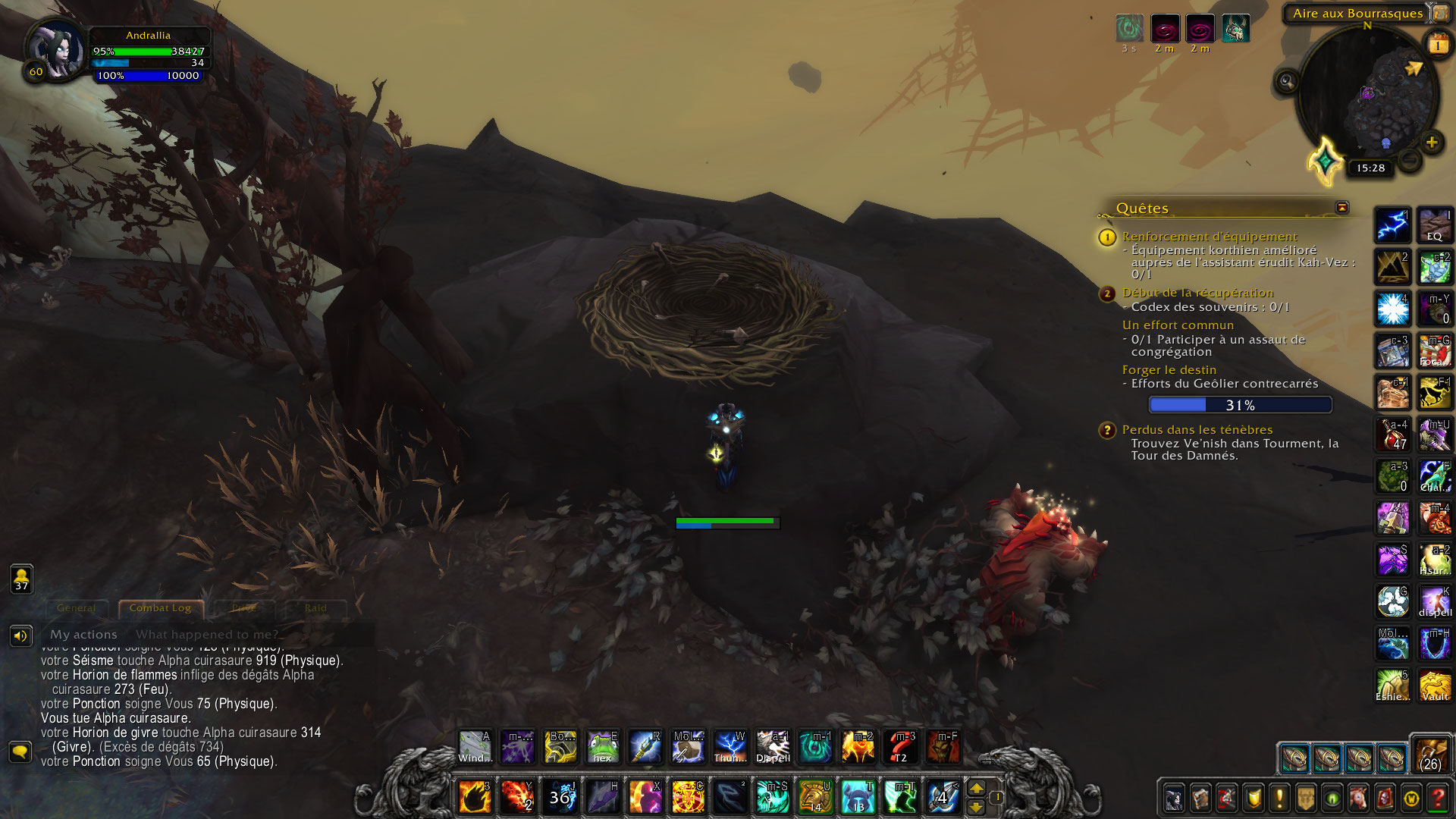
Task: Open minimap tracking with the magnifying glass
Action: tap(1287, 80)
